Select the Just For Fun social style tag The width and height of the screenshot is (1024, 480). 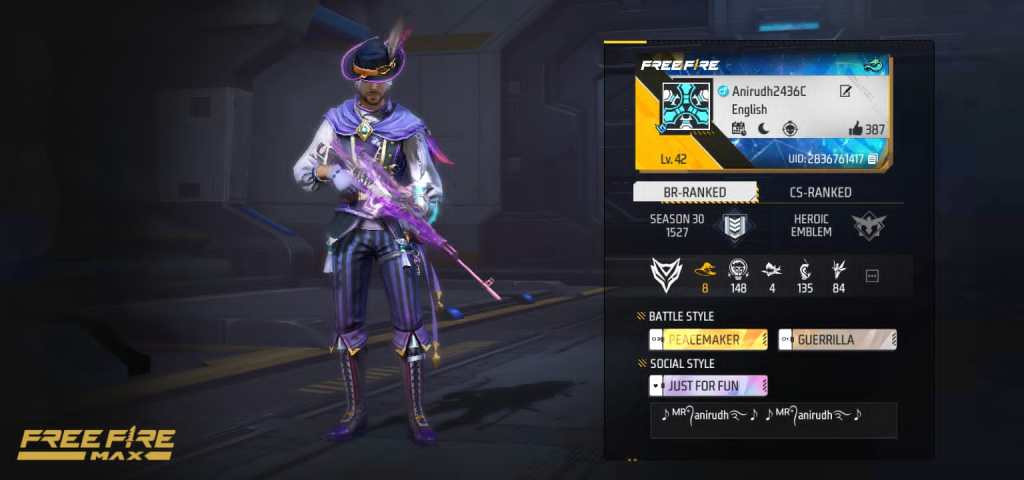(x=709, y=386)
